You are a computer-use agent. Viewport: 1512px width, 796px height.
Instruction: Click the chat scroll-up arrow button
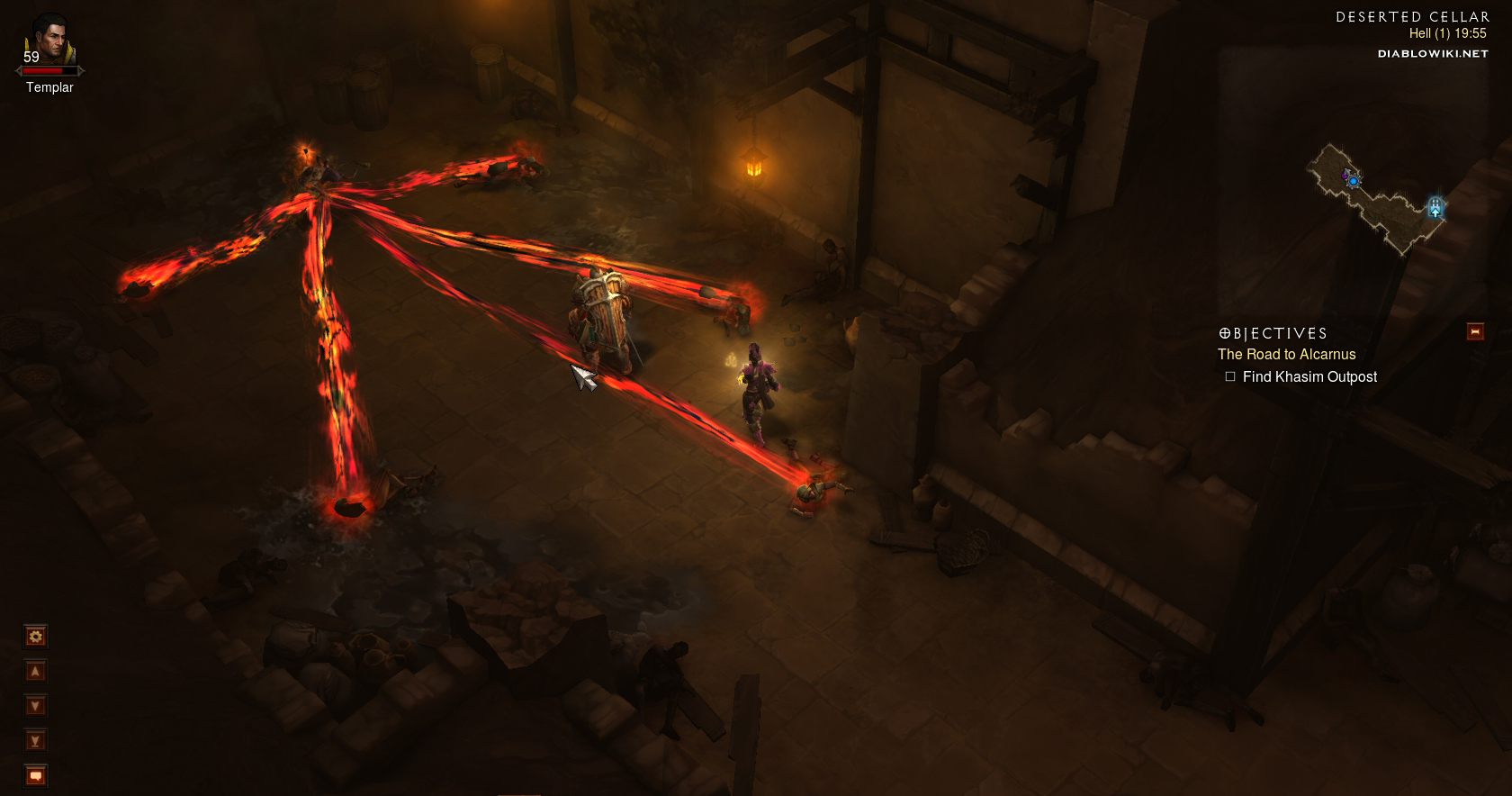(x=35, y=672)
